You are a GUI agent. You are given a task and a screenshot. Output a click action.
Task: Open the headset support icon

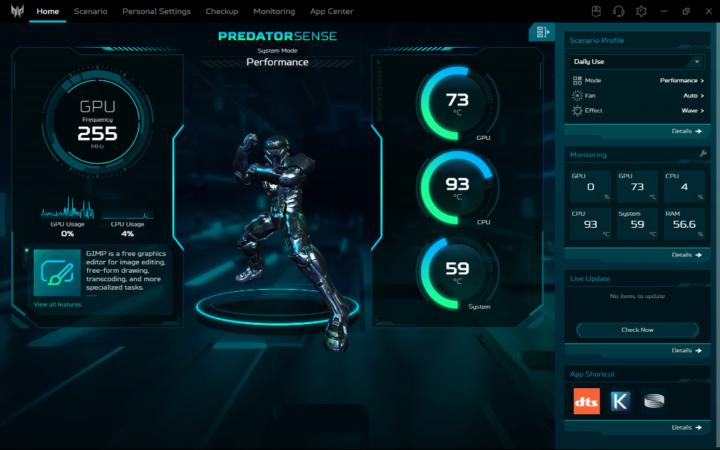point(618,11)
